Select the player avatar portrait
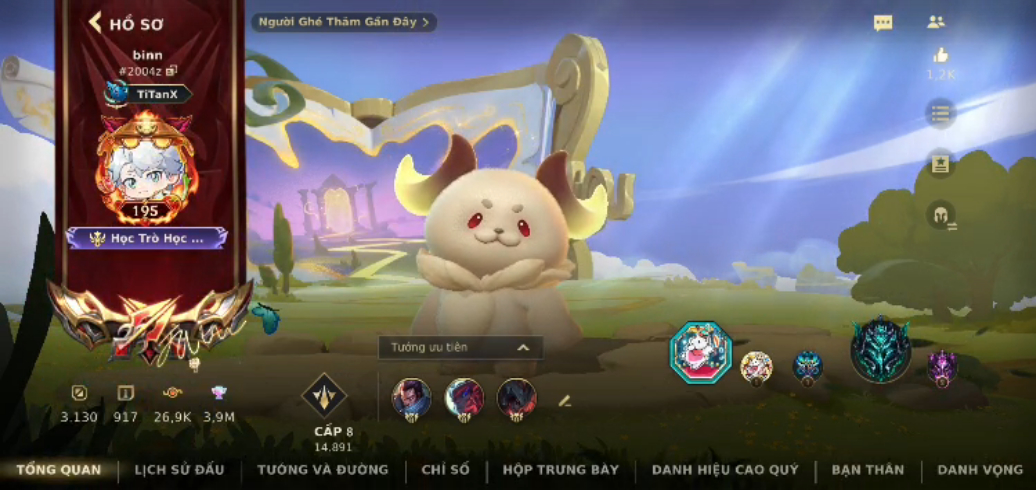1036x490 pixels. point(146,165)
